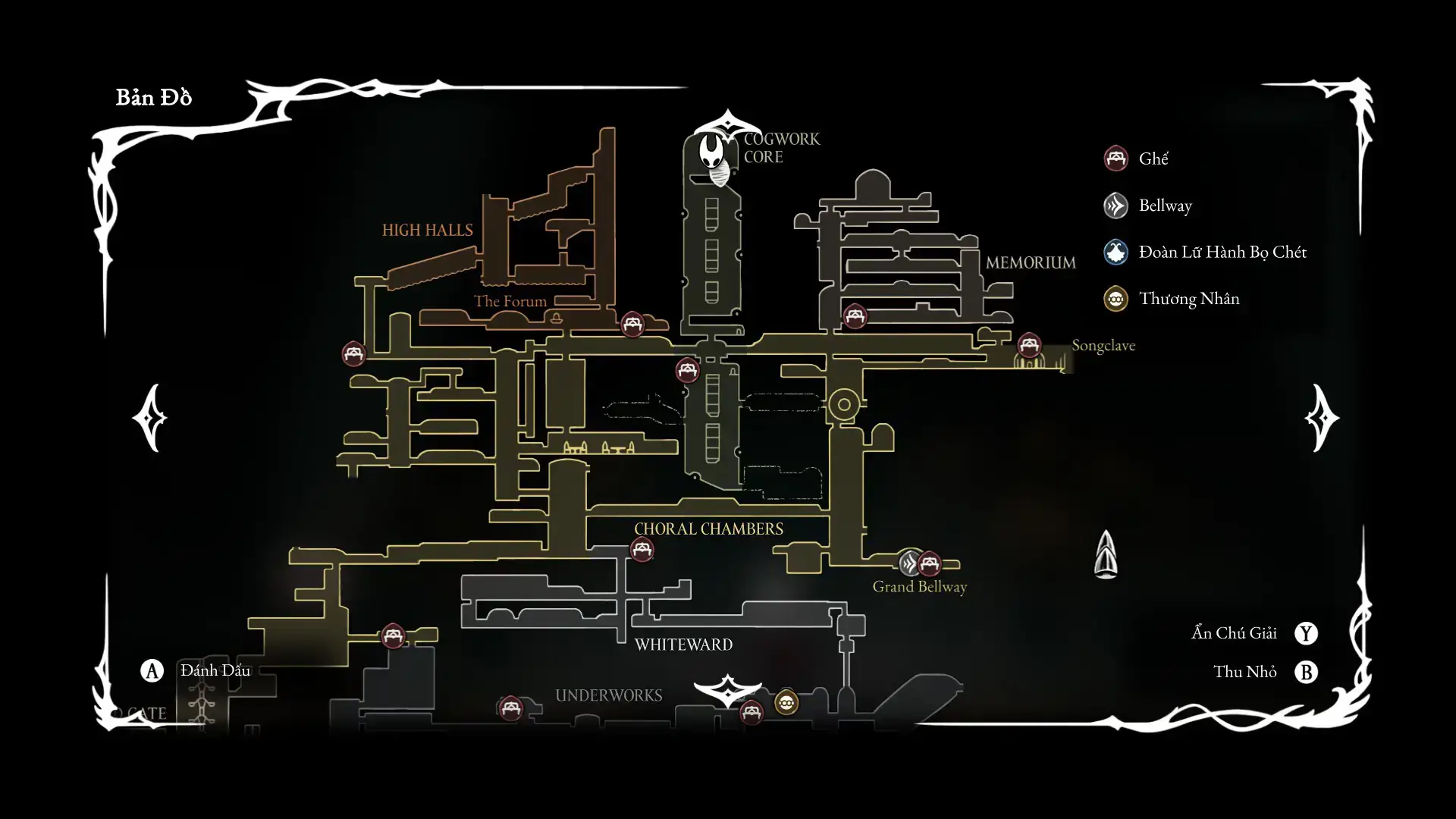Click the Grand Bellway station marker
1456x819 pixels.
(910, 563)
